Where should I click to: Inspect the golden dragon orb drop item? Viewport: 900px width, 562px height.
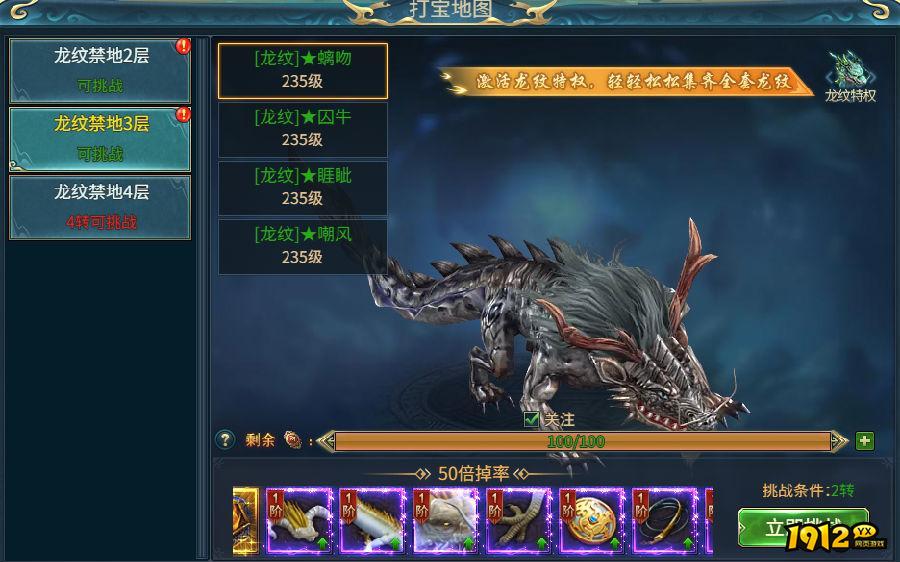coord(591,520)
